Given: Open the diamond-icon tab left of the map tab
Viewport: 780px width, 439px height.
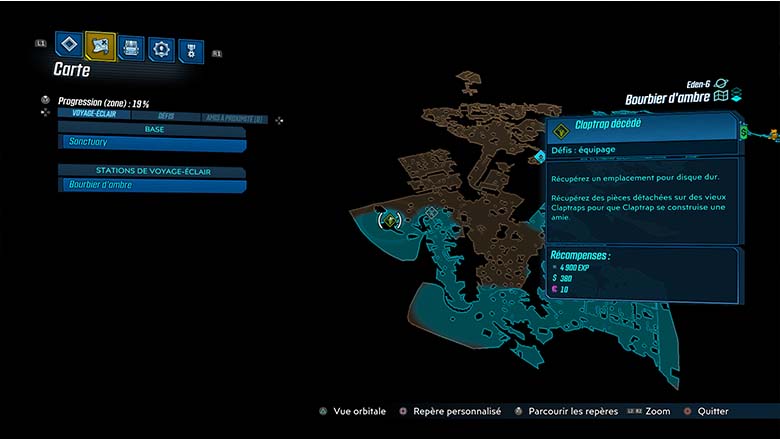Looking at the screenshot, I should click(x=68, y=45).
